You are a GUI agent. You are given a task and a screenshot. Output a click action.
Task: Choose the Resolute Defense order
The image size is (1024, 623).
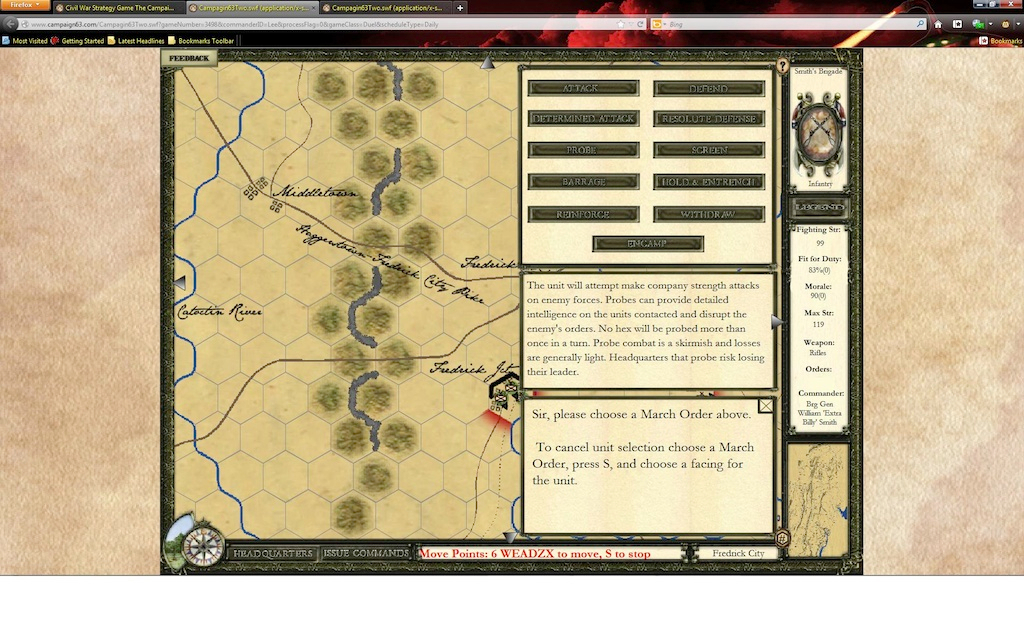click(709, 119)
